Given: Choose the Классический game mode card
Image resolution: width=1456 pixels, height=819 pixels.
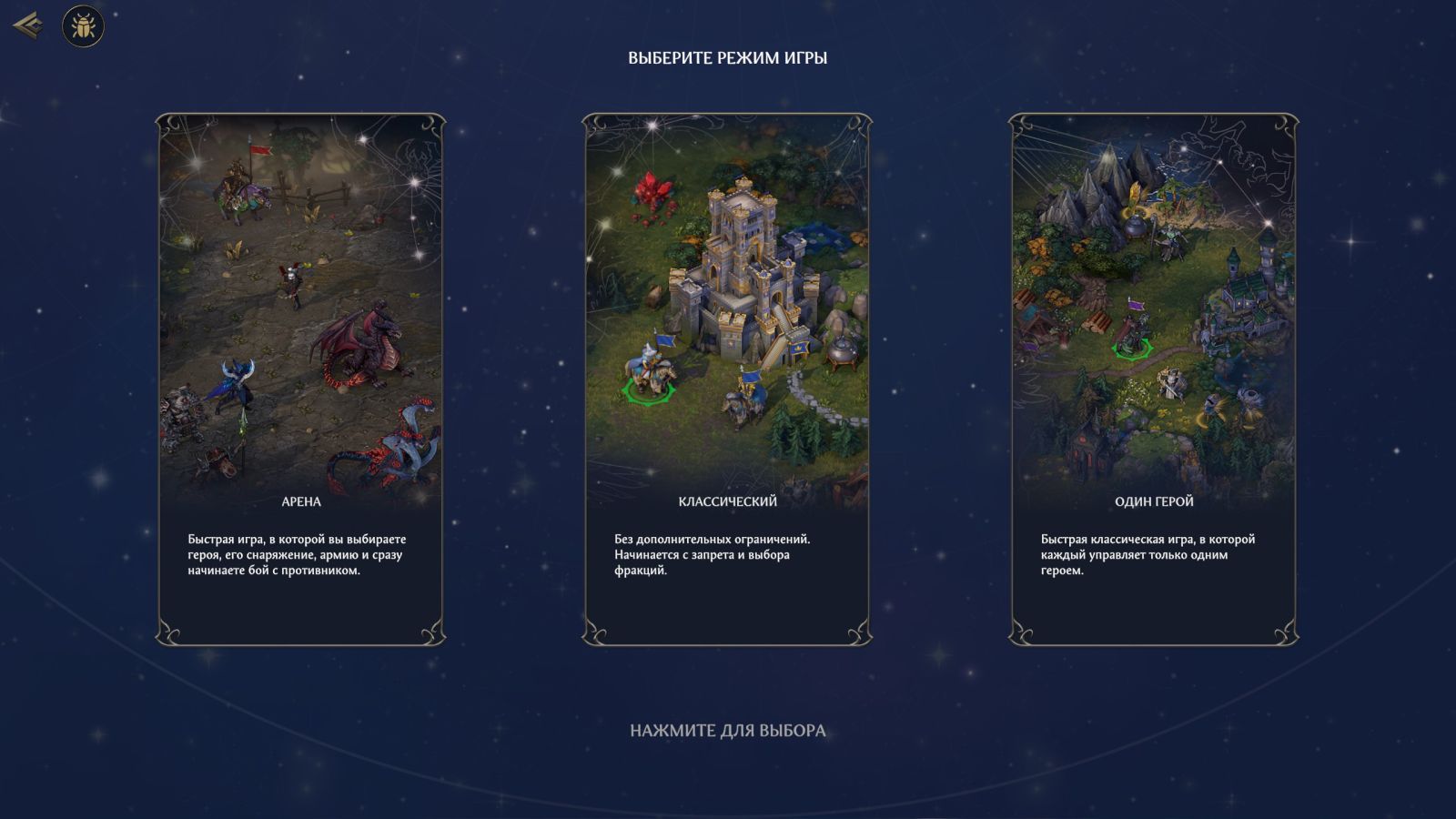Looking at the screenshot, I should [727, 379].
